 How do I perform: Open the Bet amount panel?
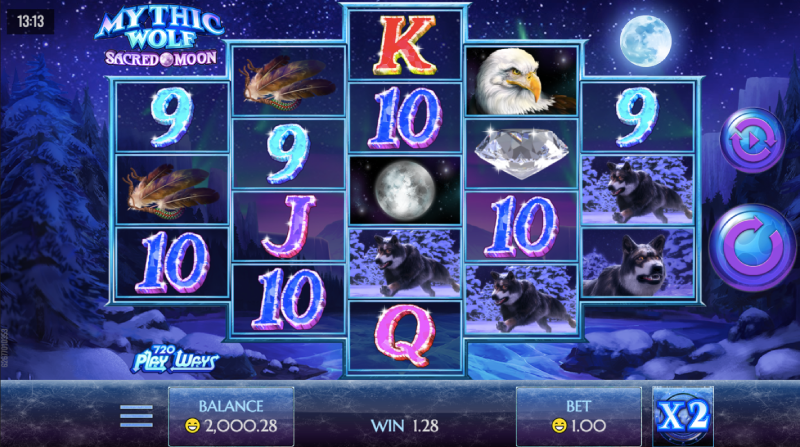tap(578, 416)
